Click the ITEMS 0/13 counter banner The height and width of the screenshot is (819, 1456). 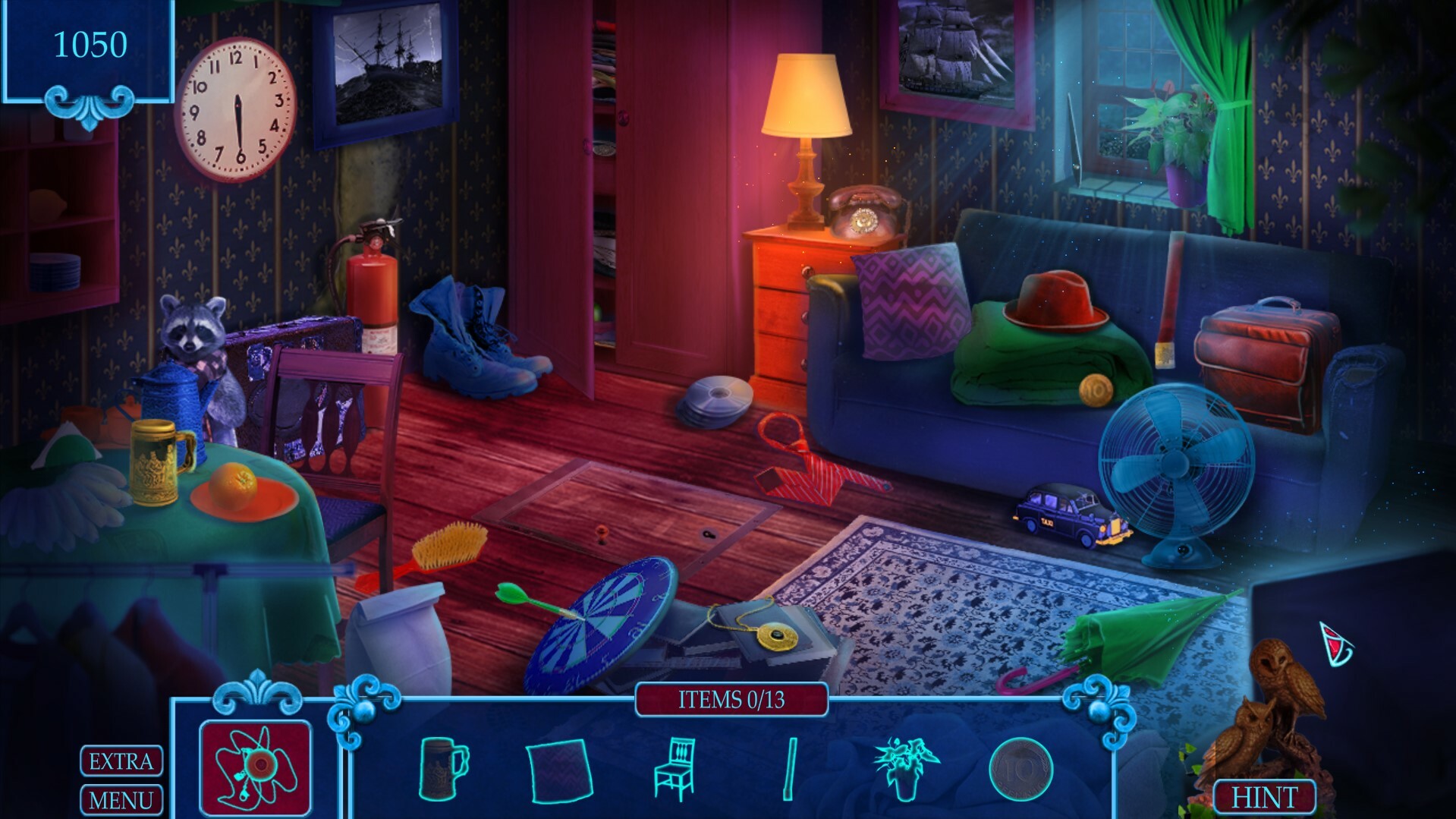coord(731,699)
